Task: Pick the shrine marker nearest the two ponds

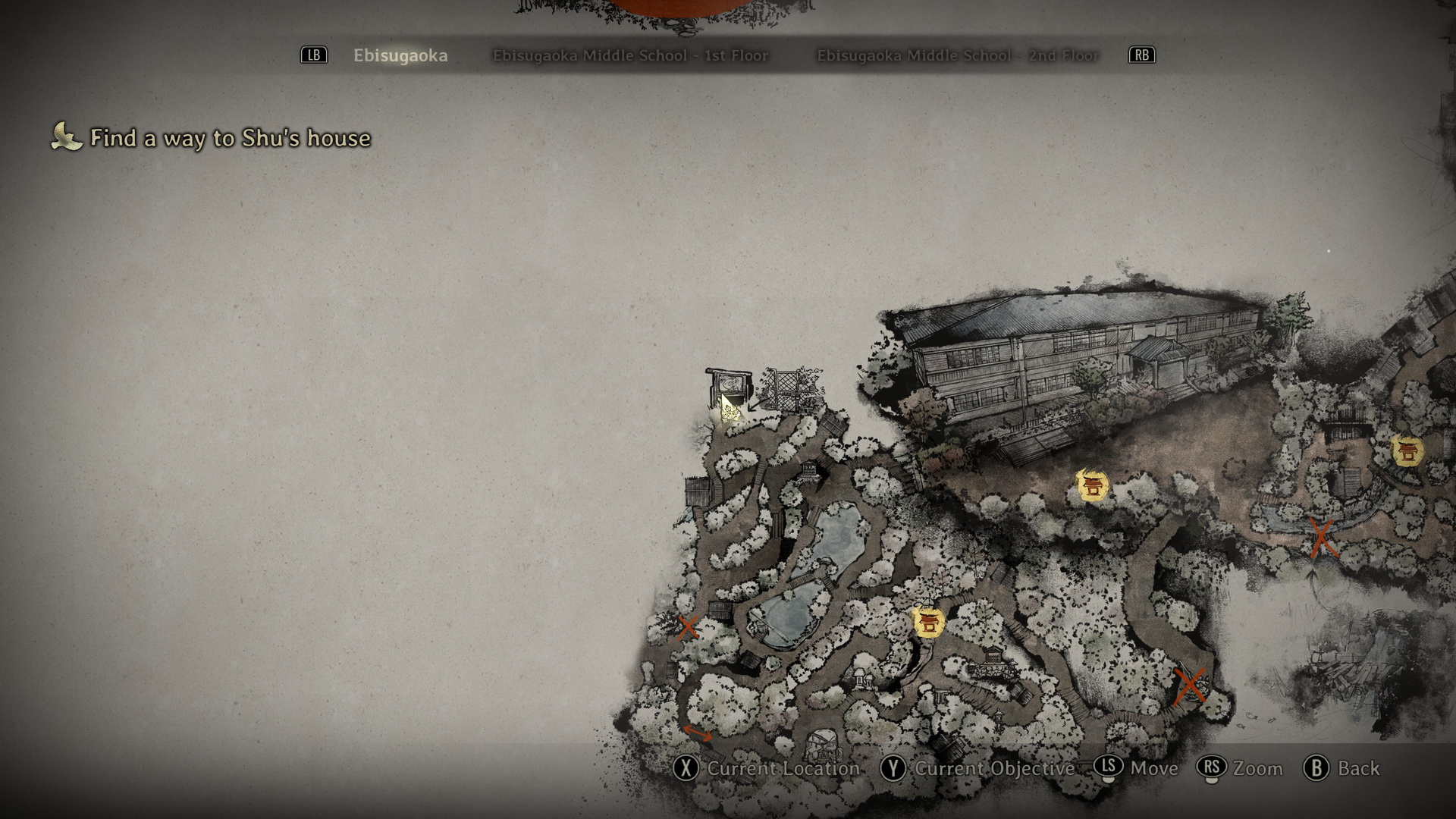Action: (x=927, y=623)
